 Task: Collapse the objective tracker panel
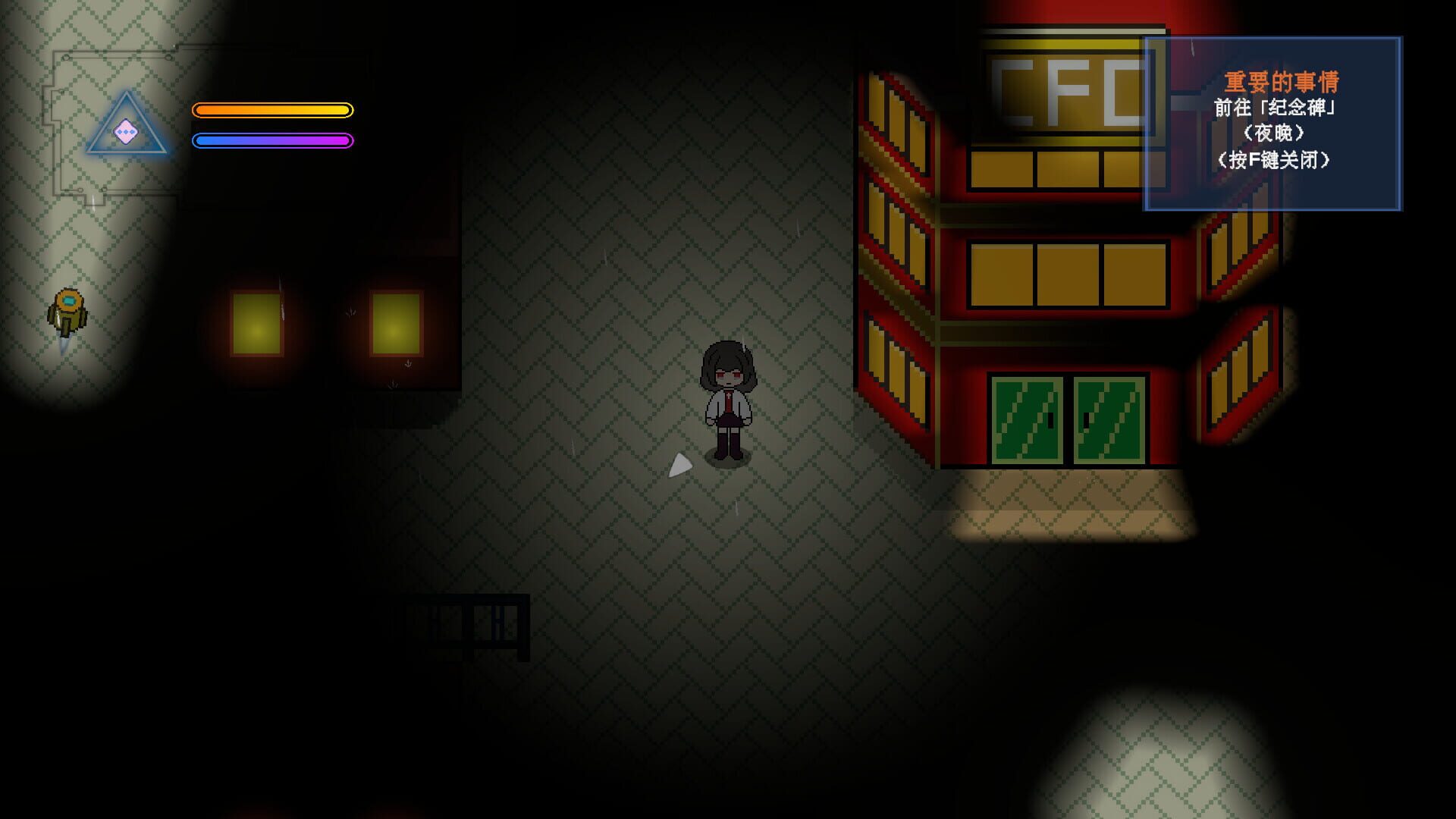[x=1274, y=125]
